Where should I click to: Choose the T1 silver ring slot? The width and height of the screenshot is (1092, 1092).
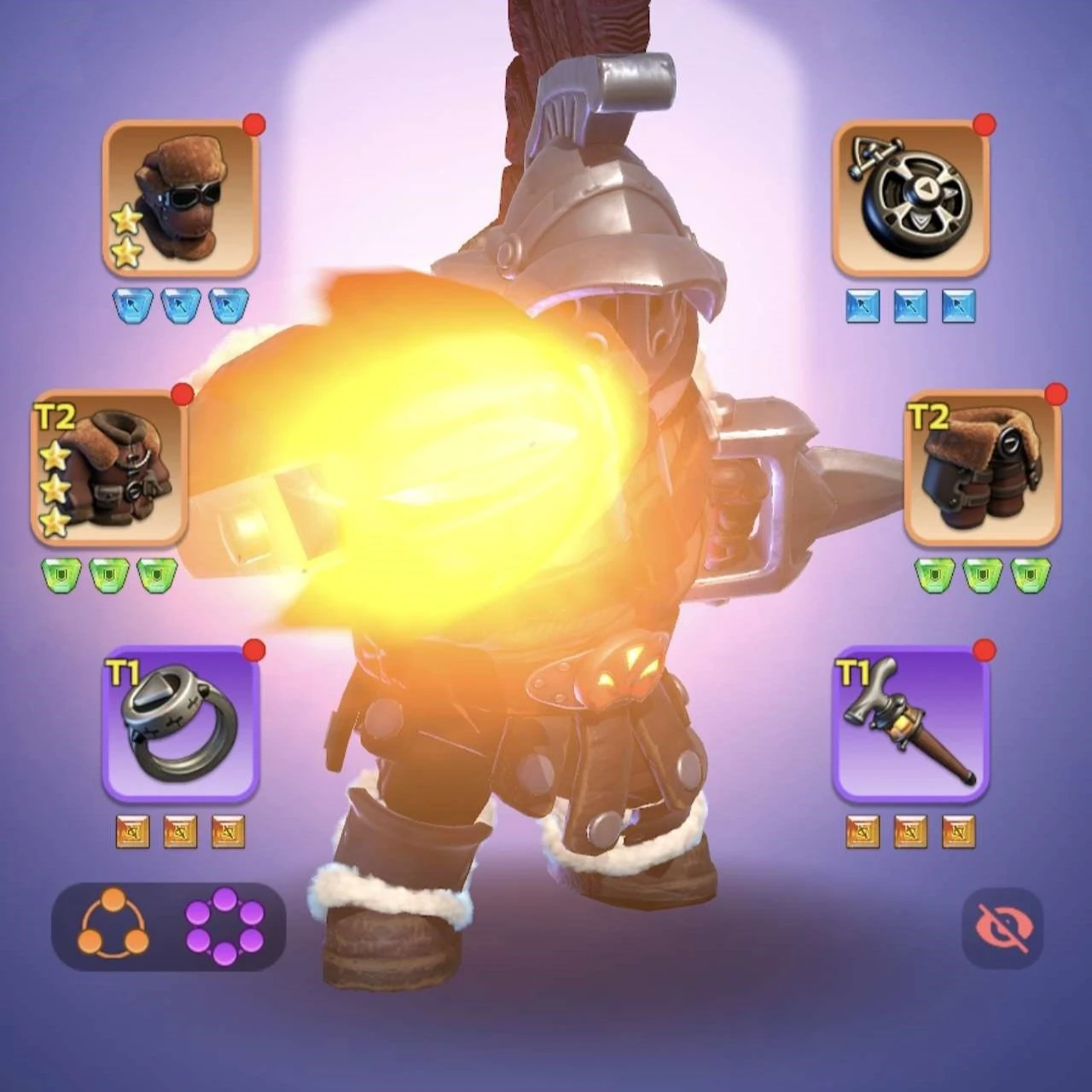tap(180, 723)
